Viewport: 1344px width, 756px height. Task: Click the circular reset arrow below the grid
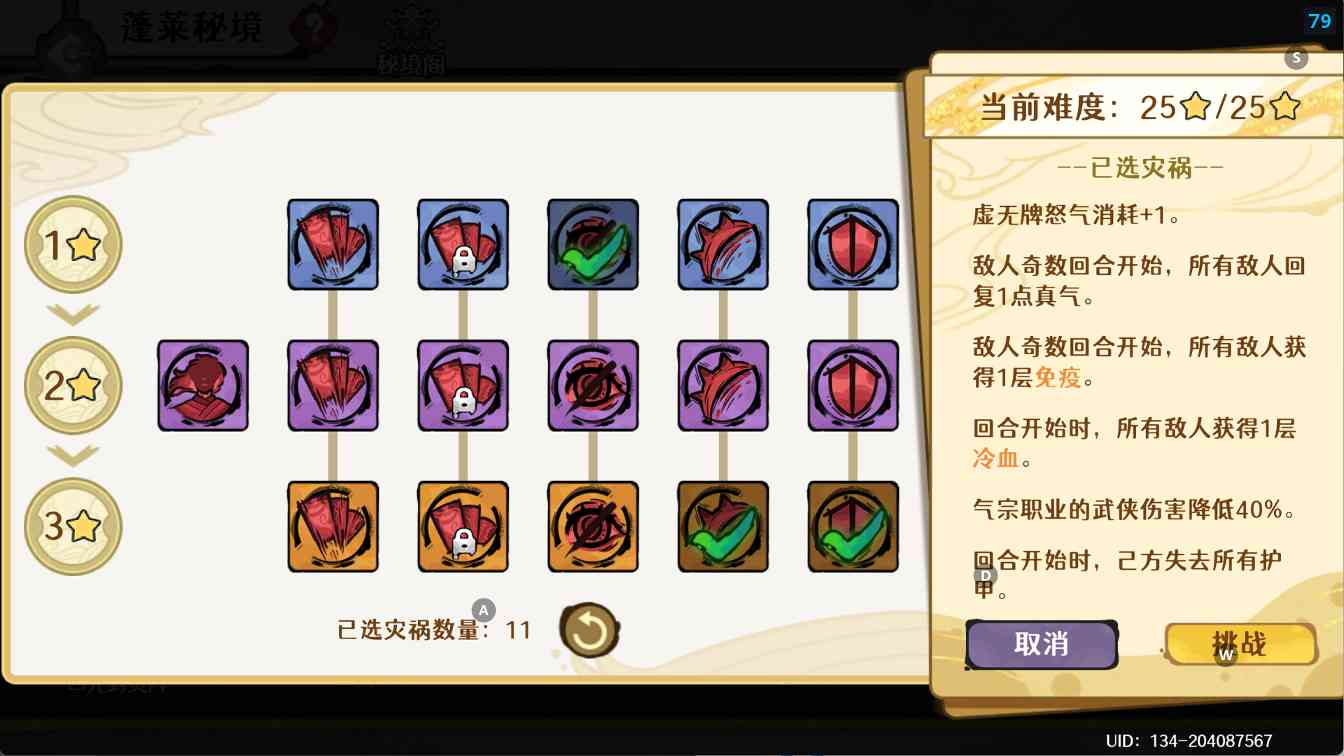coord(589,630)
